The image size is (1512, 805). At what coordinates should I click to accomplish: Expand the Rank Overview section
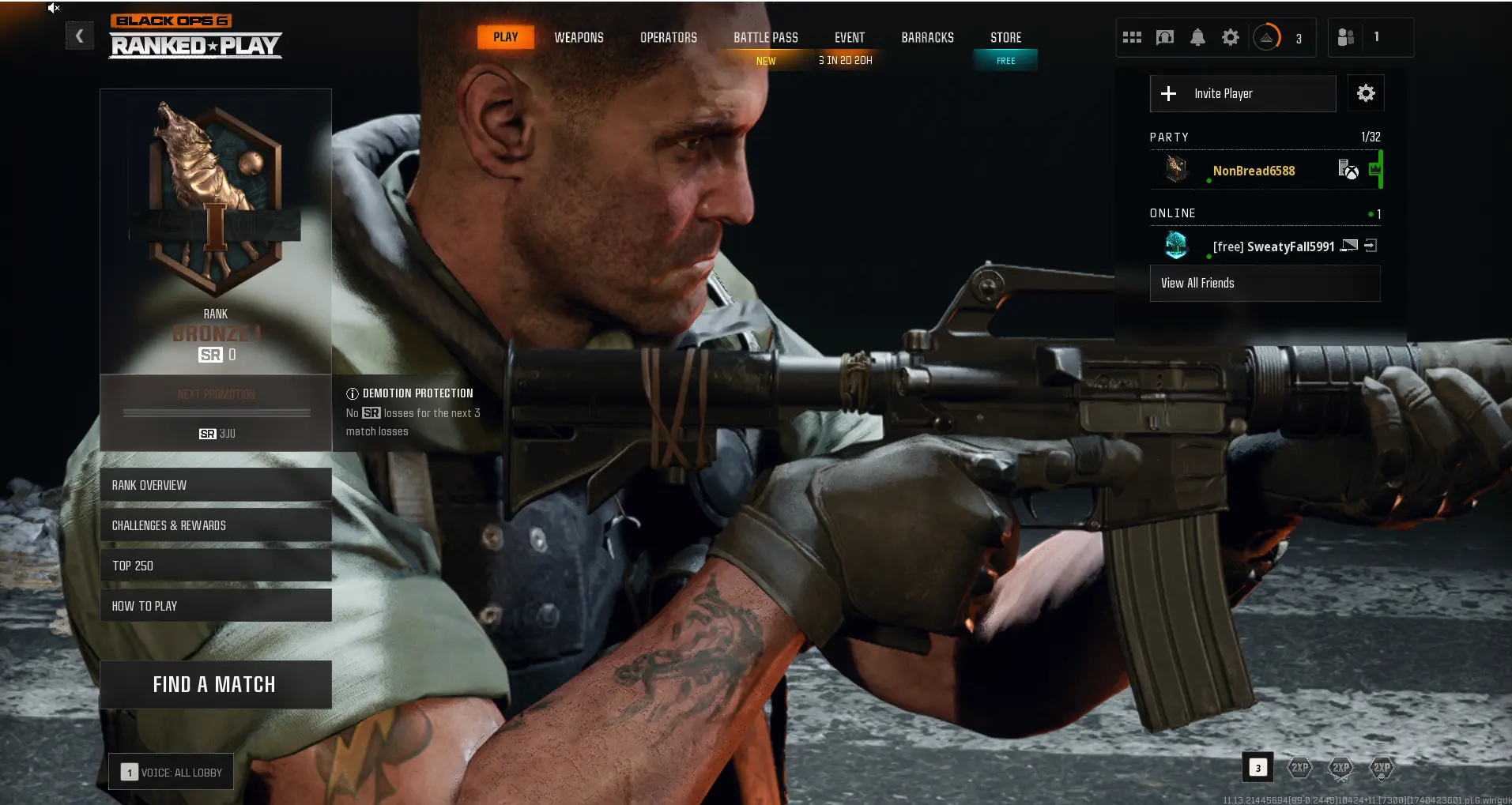click(x=215, y=485)
